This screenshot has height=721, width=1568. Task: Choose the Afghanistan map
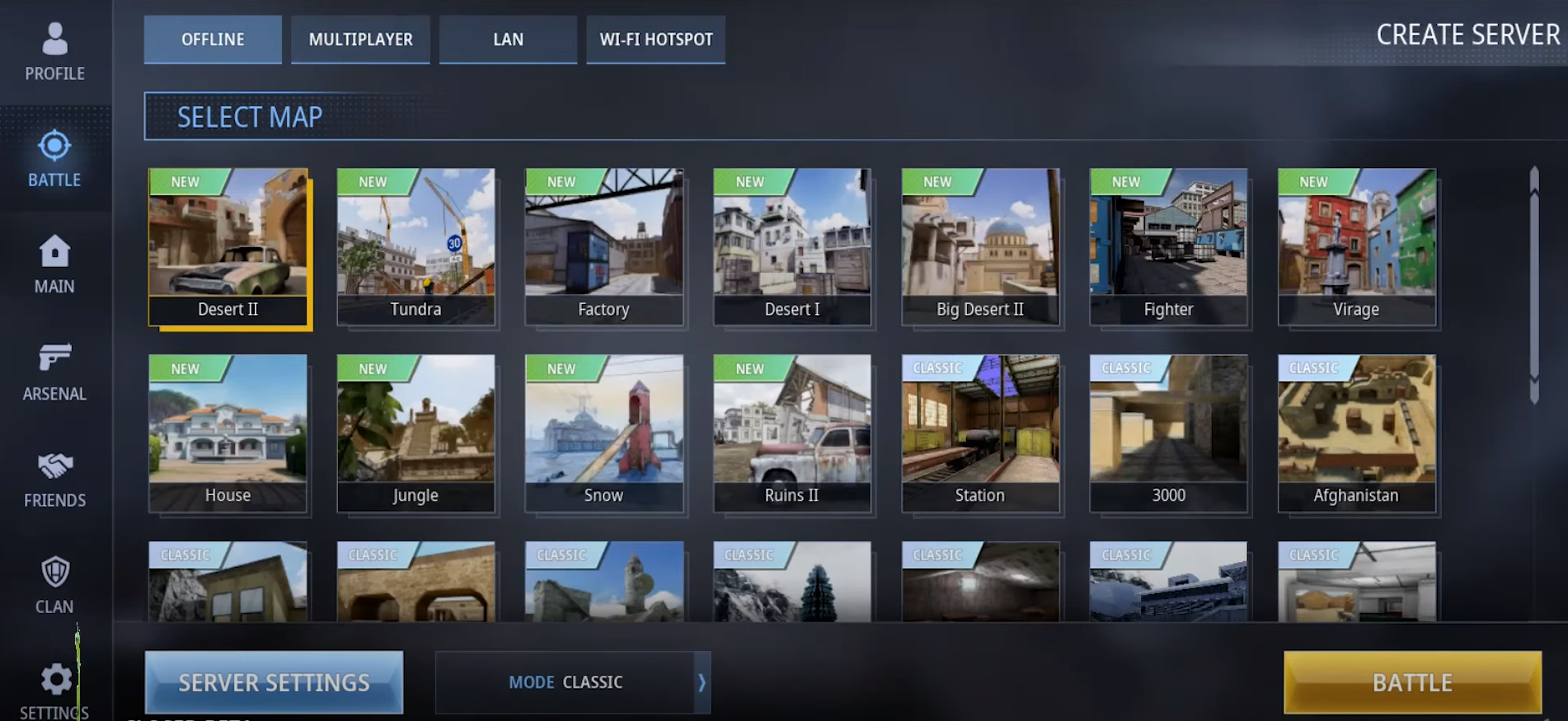click(x=1356, y=433)
